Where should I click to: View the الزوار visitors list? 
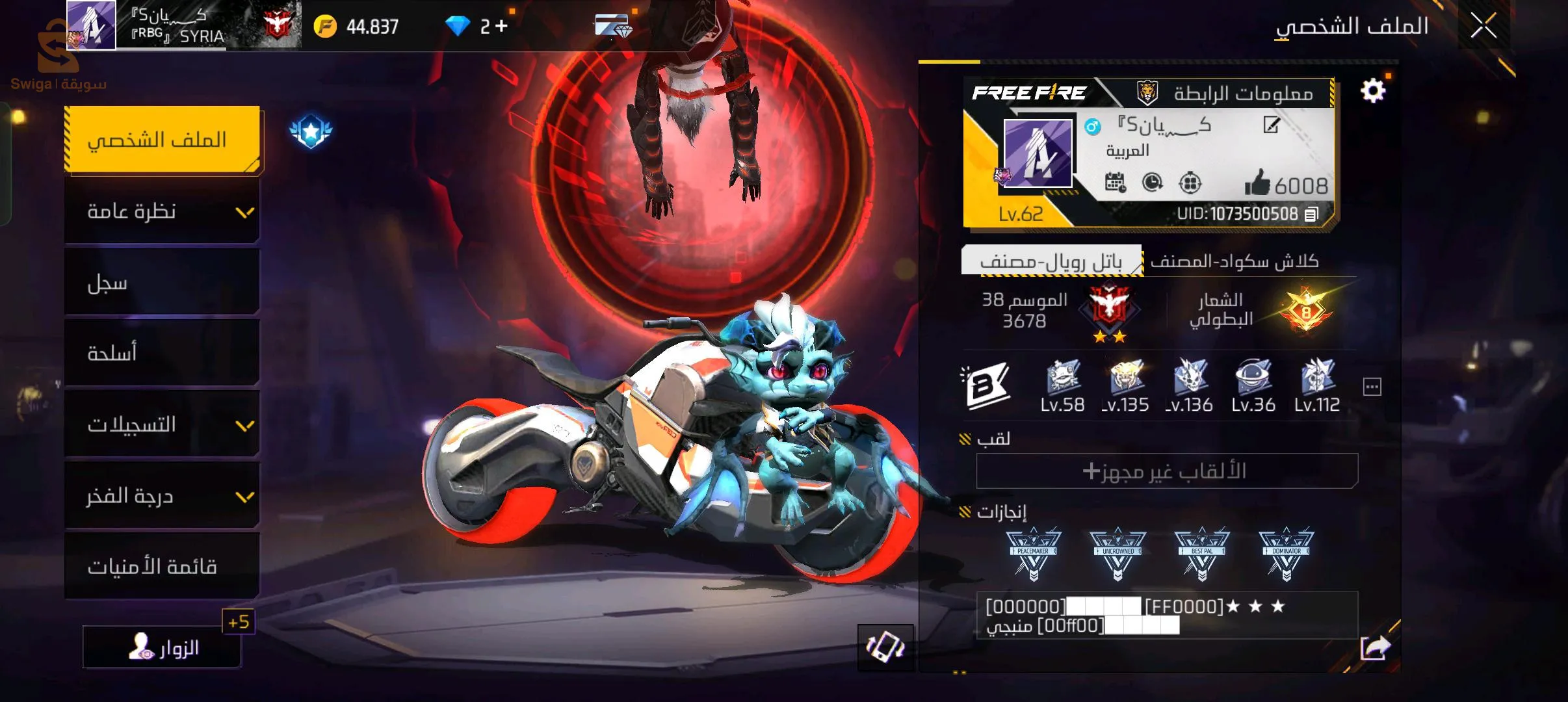163,647
